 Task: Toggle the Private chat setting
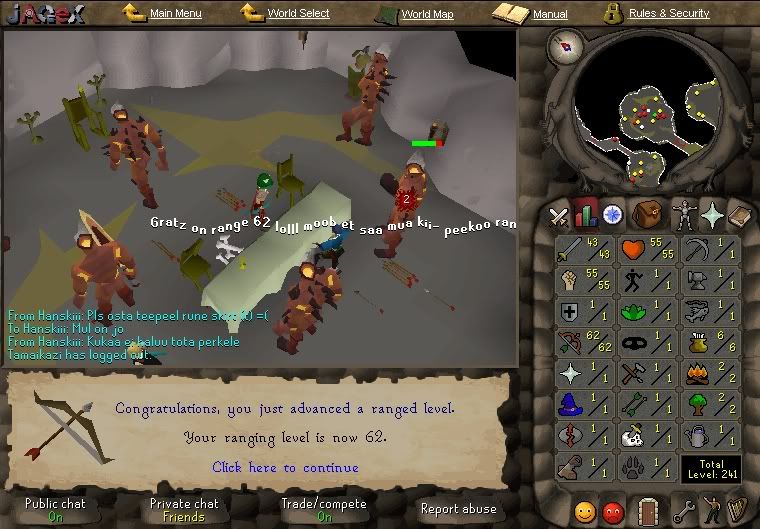(184, 510)
